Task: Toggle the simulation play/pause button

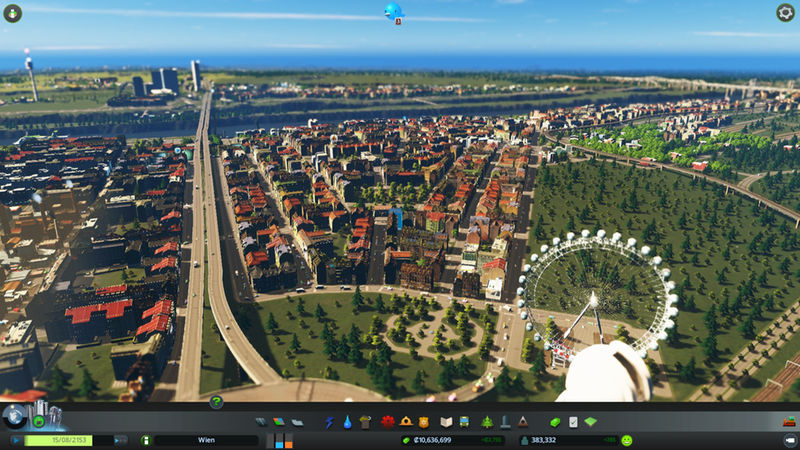Action: (17, 440)
